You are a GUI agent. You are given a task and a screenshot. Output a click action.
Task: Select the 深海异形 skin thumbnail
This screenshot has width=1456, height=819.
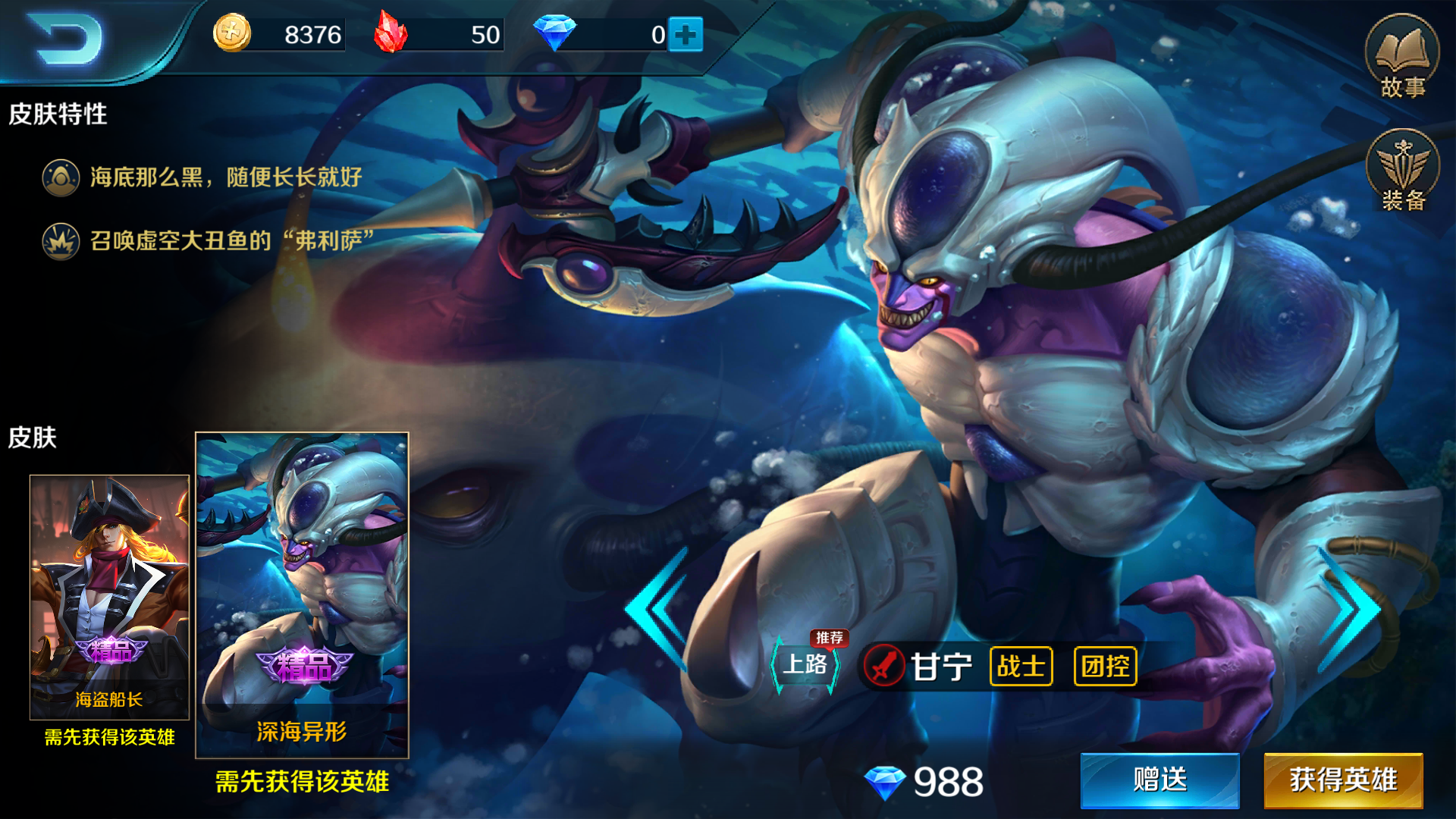(302, 595)
